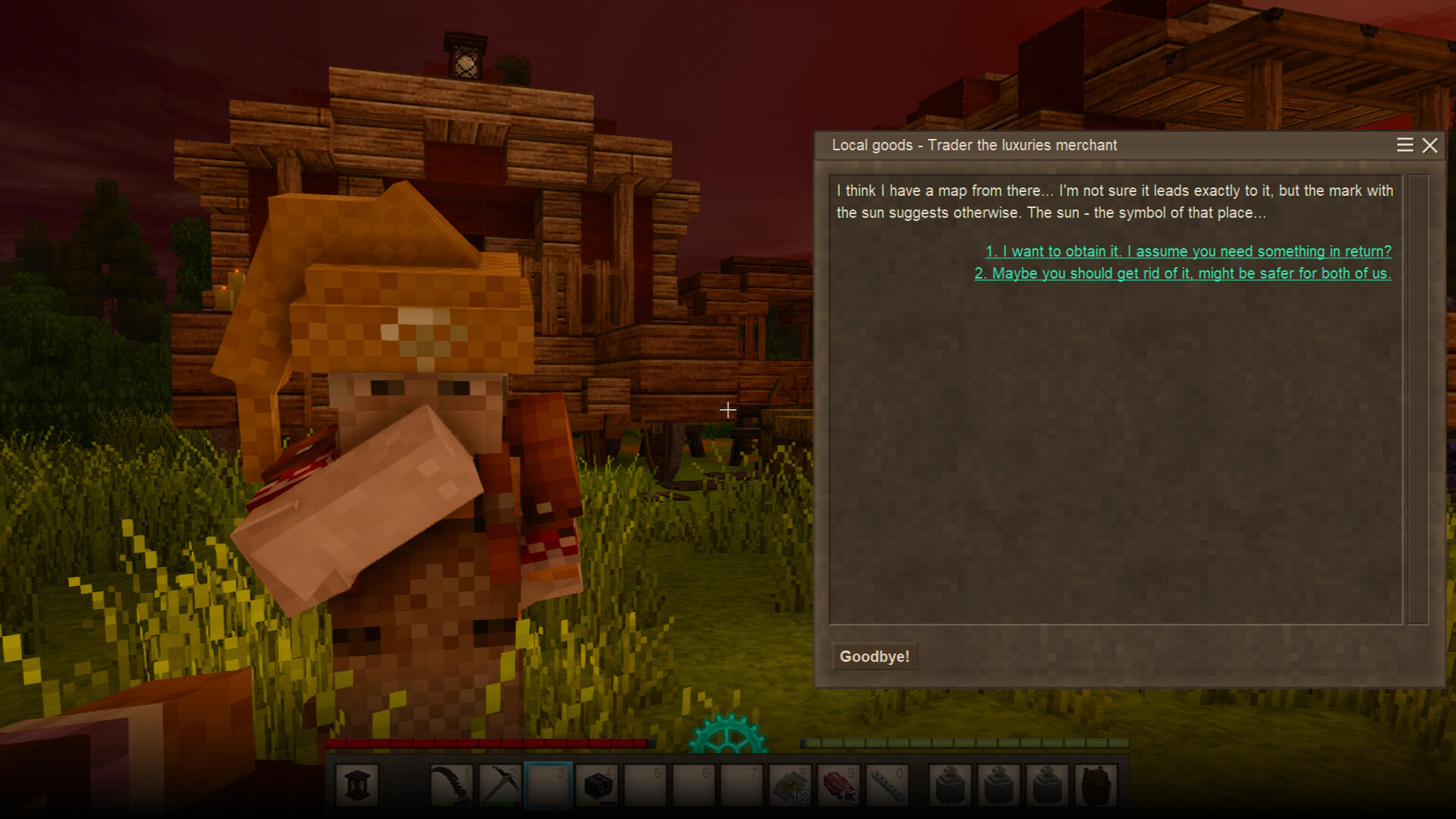
Task: Select the scythe in hotbar slot 1
Action: pyautogui.click(x=451, y=785)
